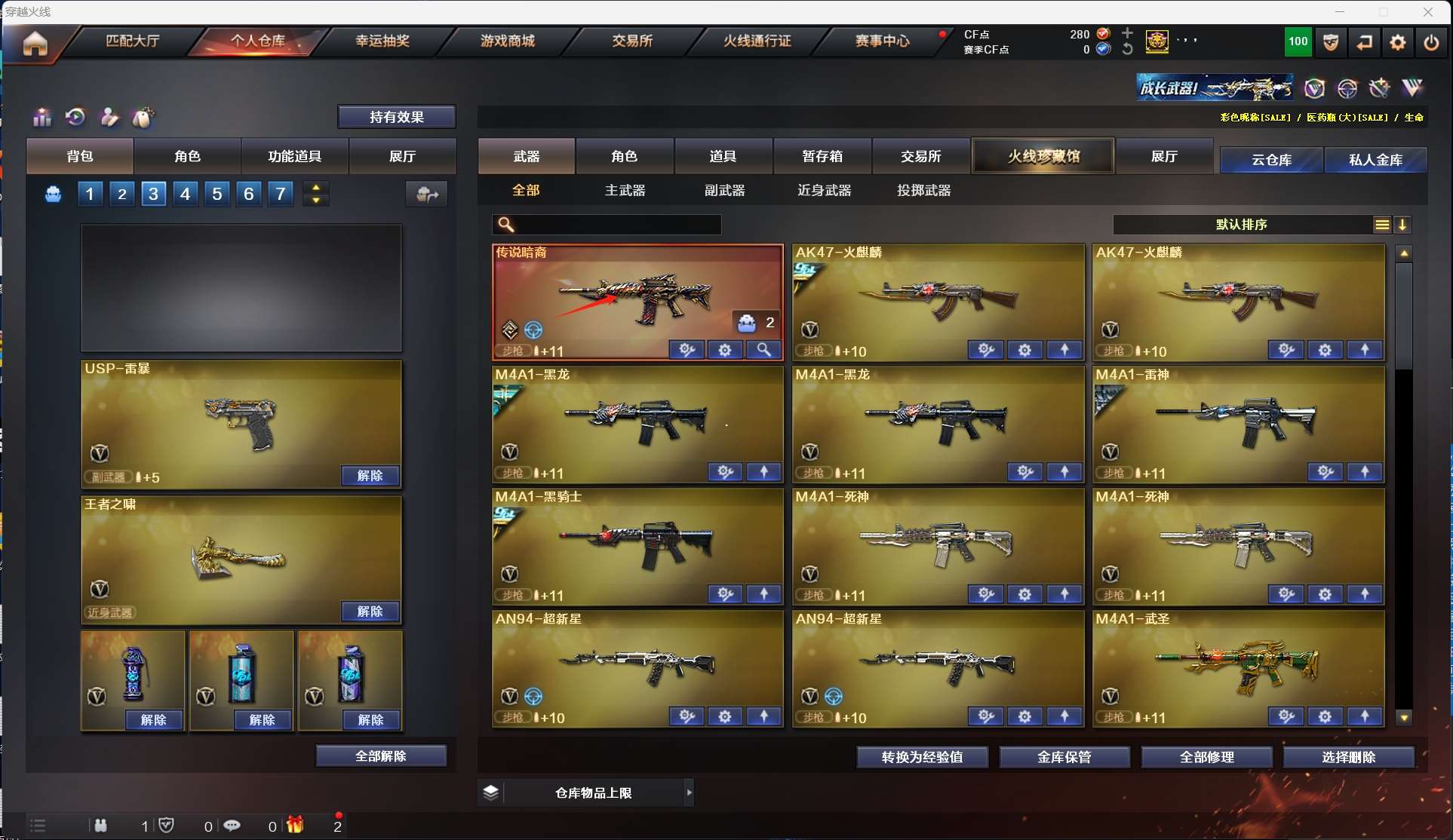Switch to backpack page 1
Viewport: 1453px width, 840px height.
[x=90, y=194]
